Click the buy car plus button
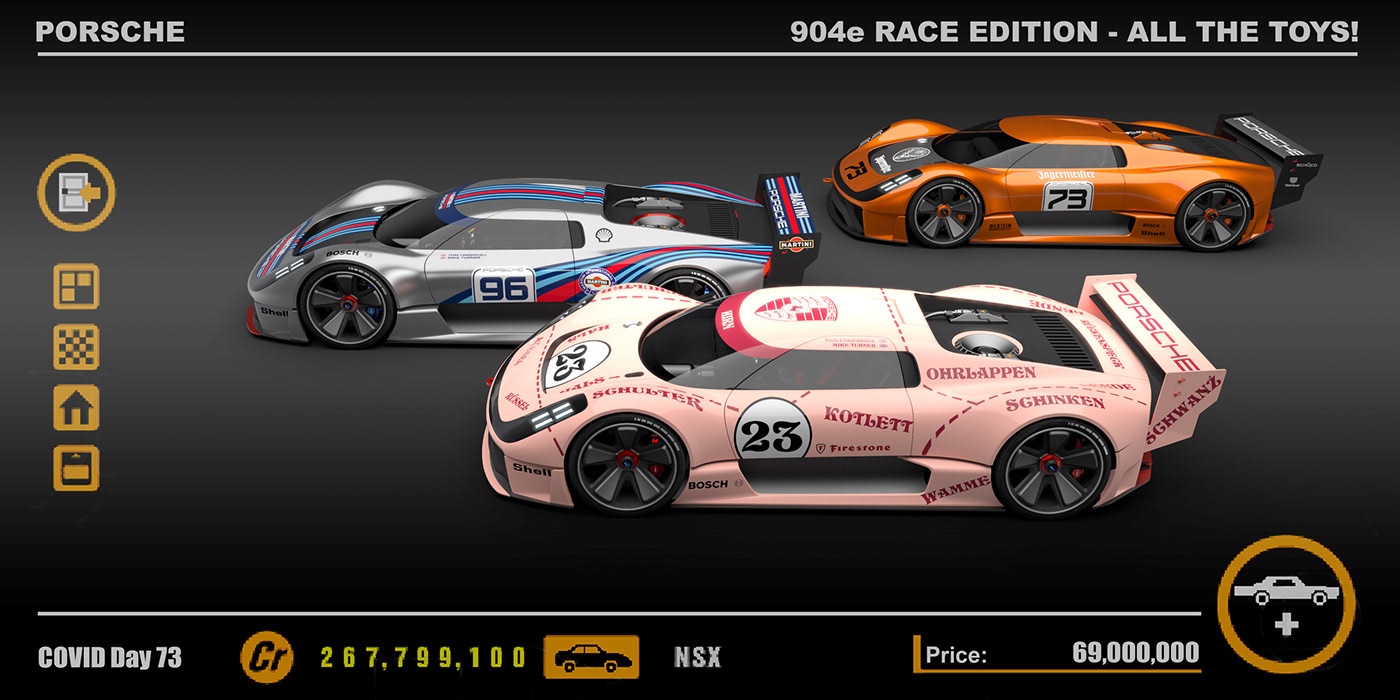The height and width of the screenshot is (700, 1400). pyautogui.click(x=1286, y=604)
